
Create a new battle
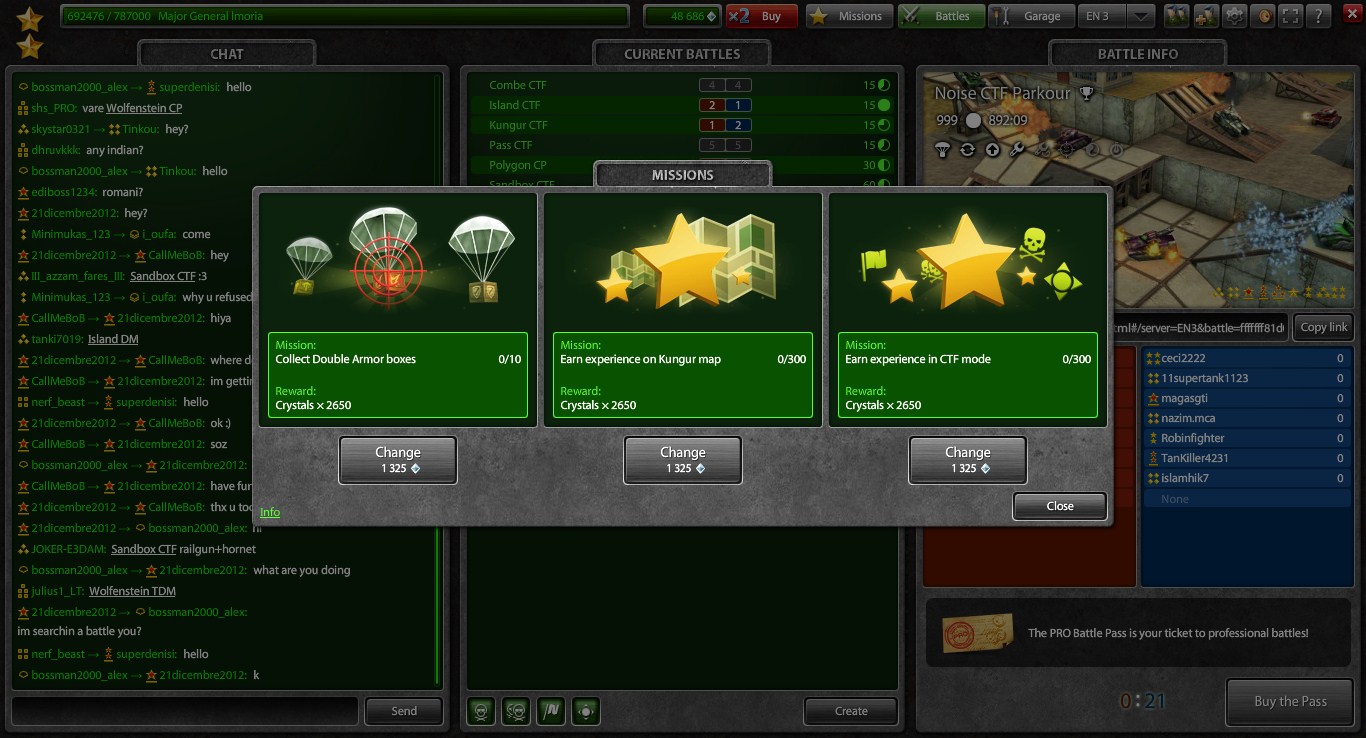pos(851,711)
